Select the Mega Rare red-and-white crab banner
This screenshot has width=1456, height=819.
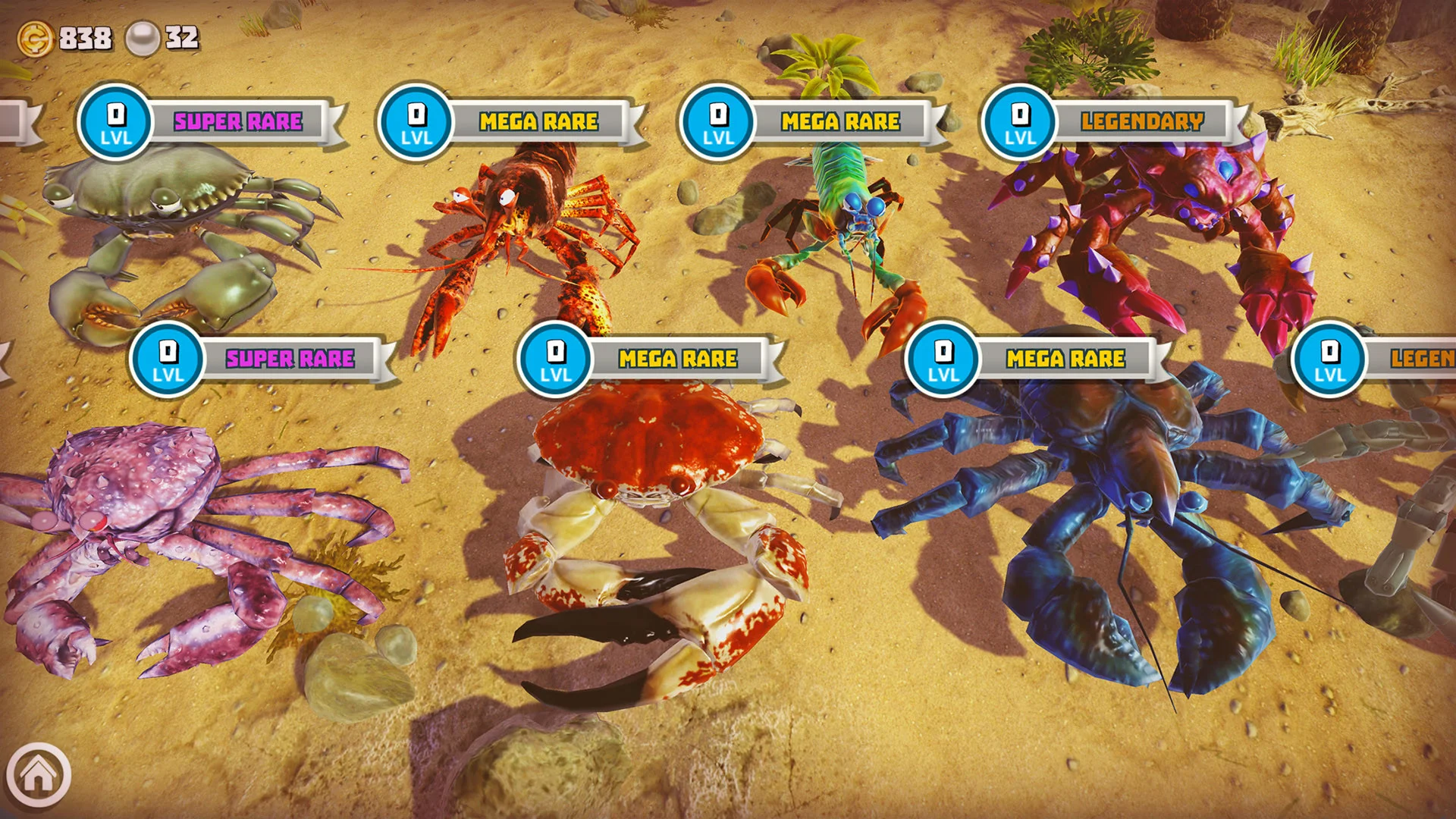click(677, 359)
